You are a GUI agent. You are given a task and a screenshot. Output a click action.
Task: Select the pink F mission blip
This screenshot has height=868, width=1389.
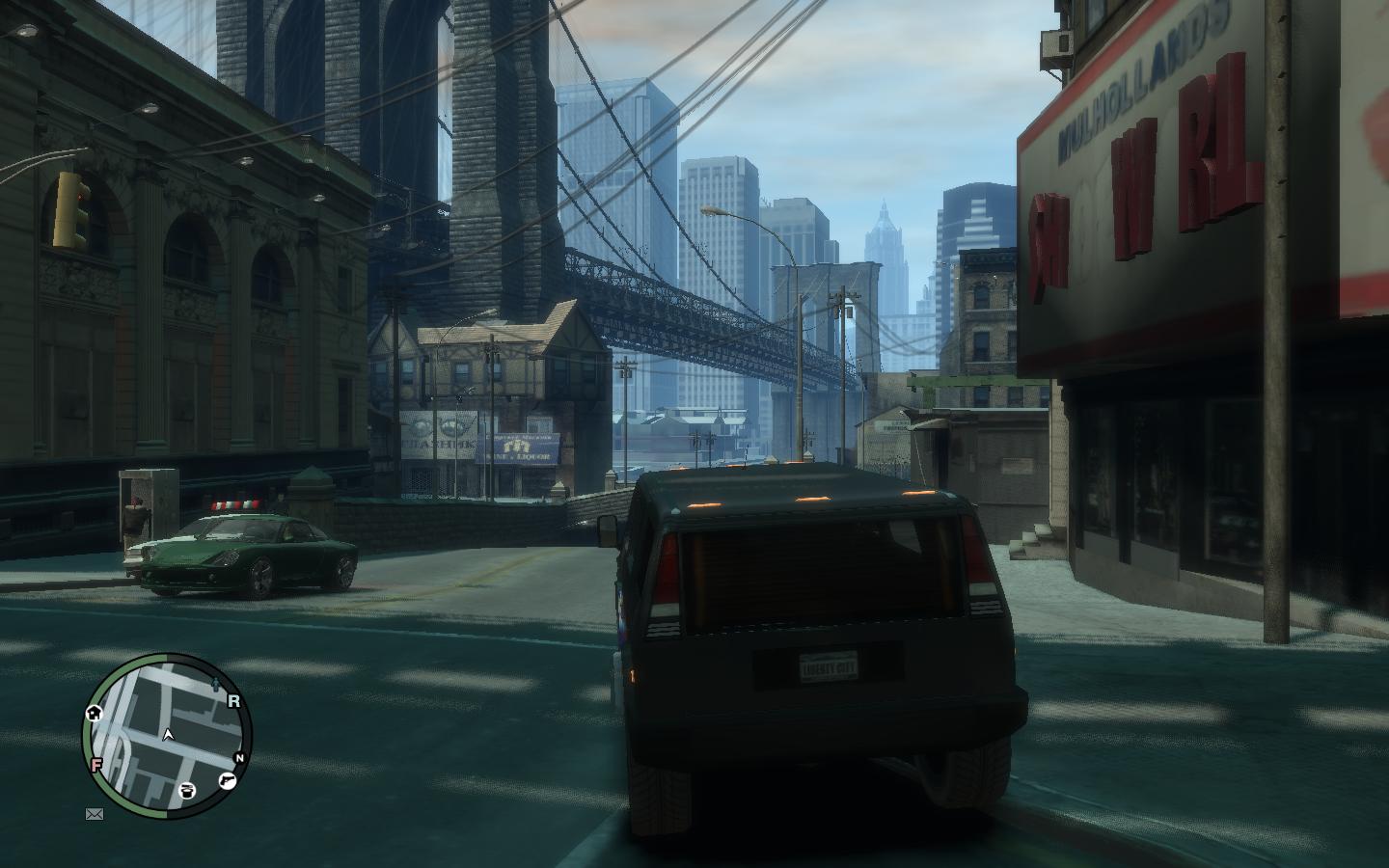96,765
